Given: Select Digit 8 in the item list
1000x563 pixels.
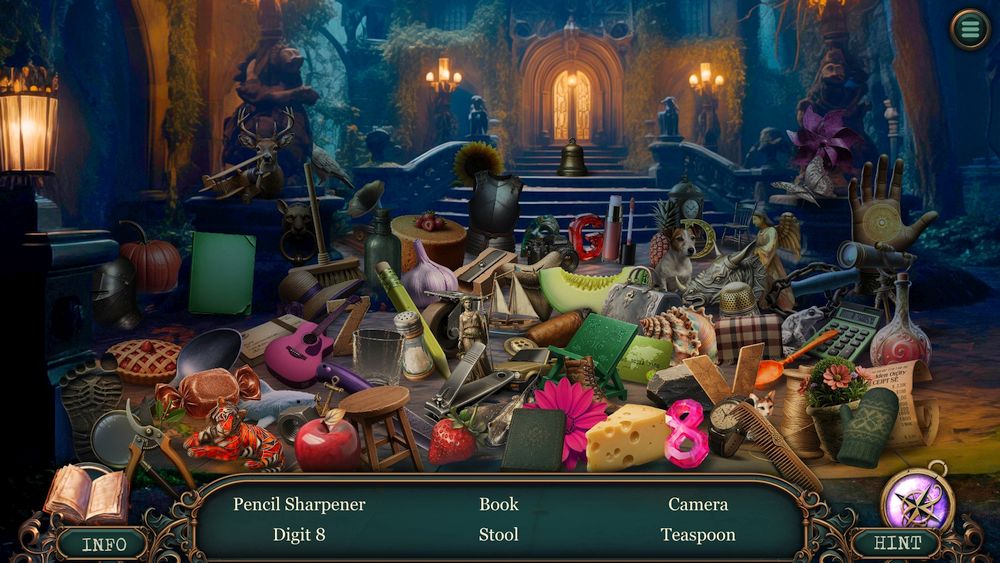Looking at the screenshot, I should (x=299, y=535).
